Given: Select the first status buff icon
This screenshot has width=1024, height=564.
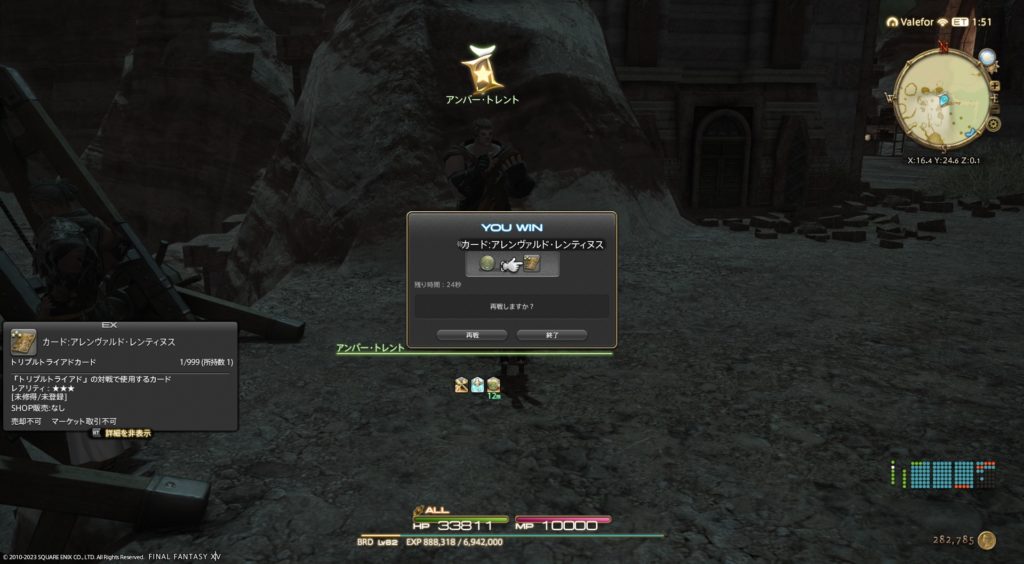Looking at the screenshot, I should click(461, 384).
